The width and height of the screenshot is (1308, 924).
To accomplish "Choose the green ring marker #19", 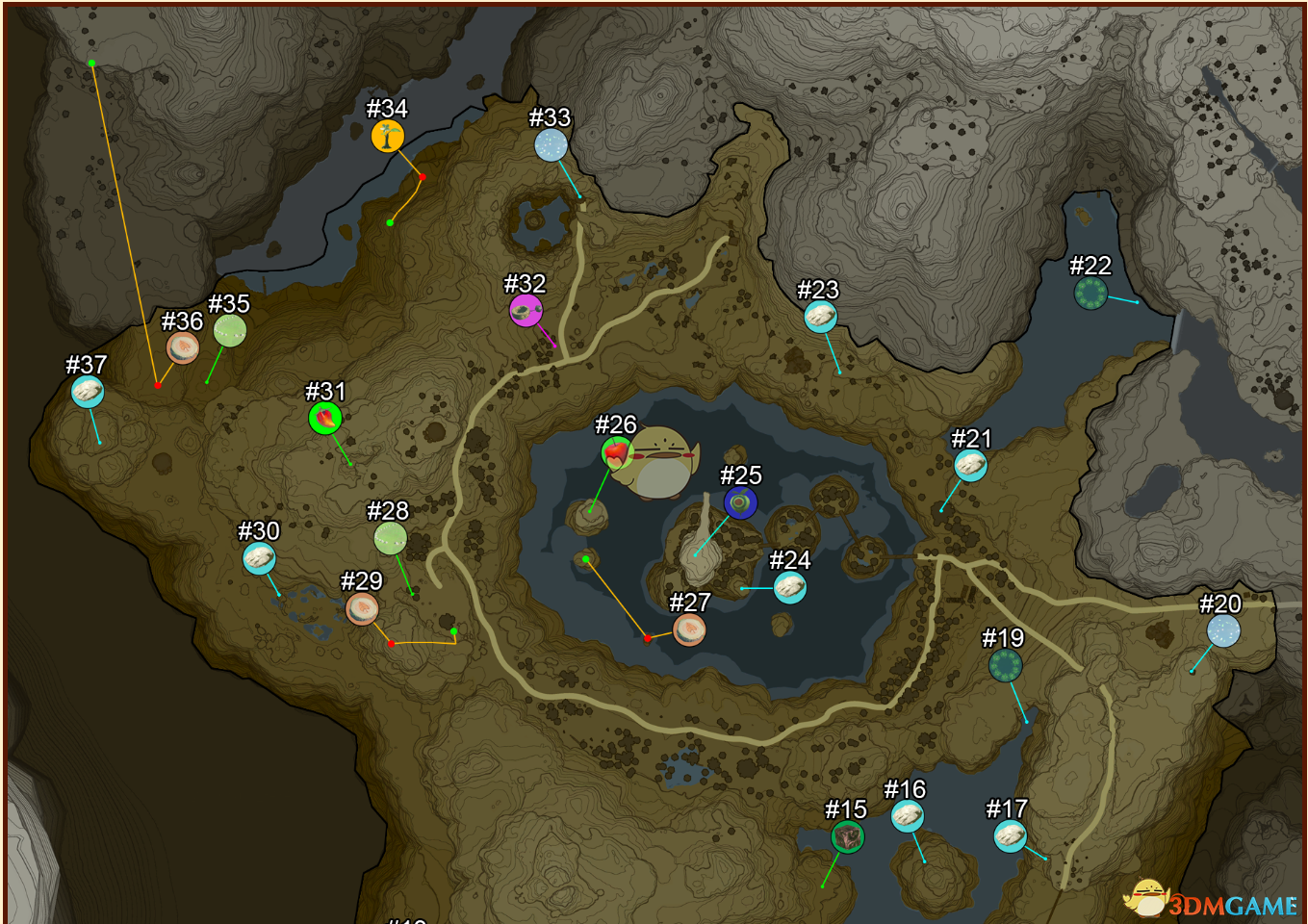I will point(1005,665).
